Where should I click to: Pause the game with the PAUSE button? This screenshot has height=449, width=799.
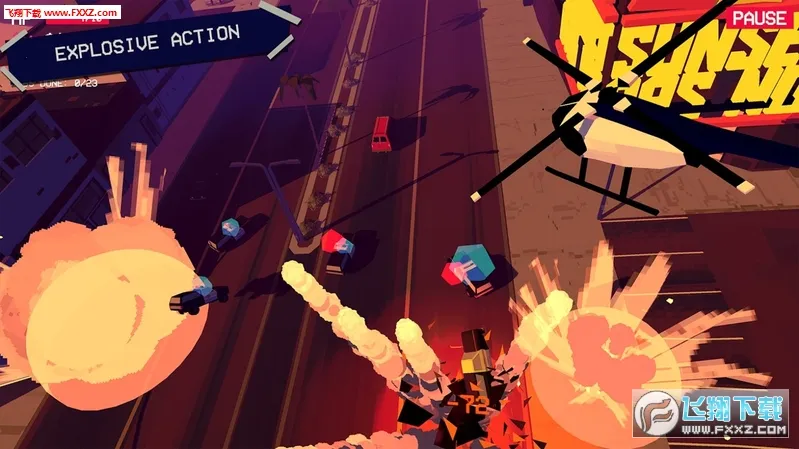coord(758,18)
